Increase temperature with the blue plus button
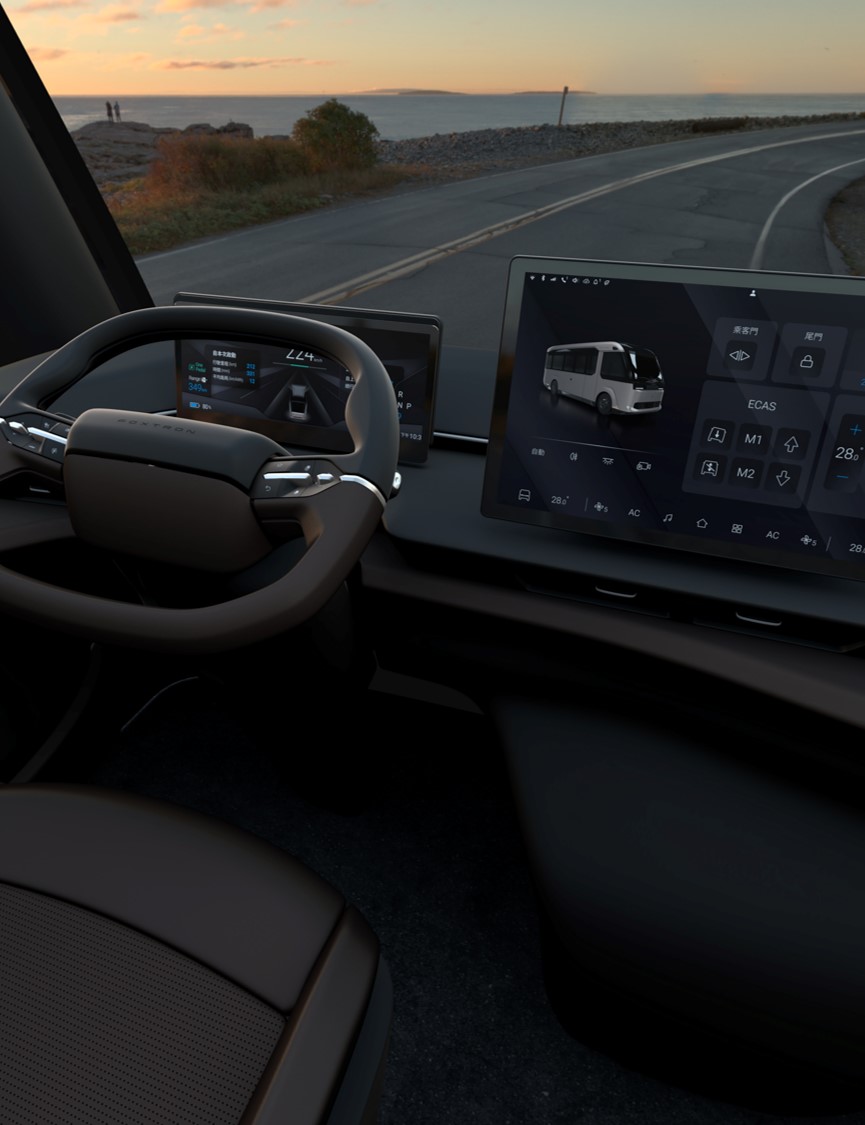The height and width of the screenshot is (1125, 865). click(855, 430)
